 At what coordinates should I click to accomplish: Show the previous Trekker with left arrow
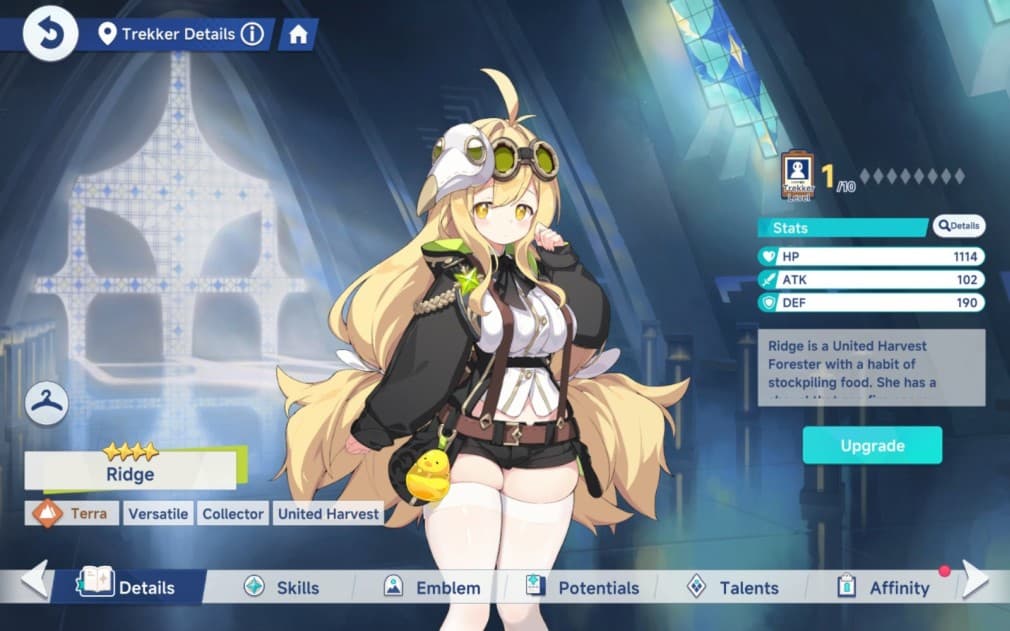pos(35,580)
